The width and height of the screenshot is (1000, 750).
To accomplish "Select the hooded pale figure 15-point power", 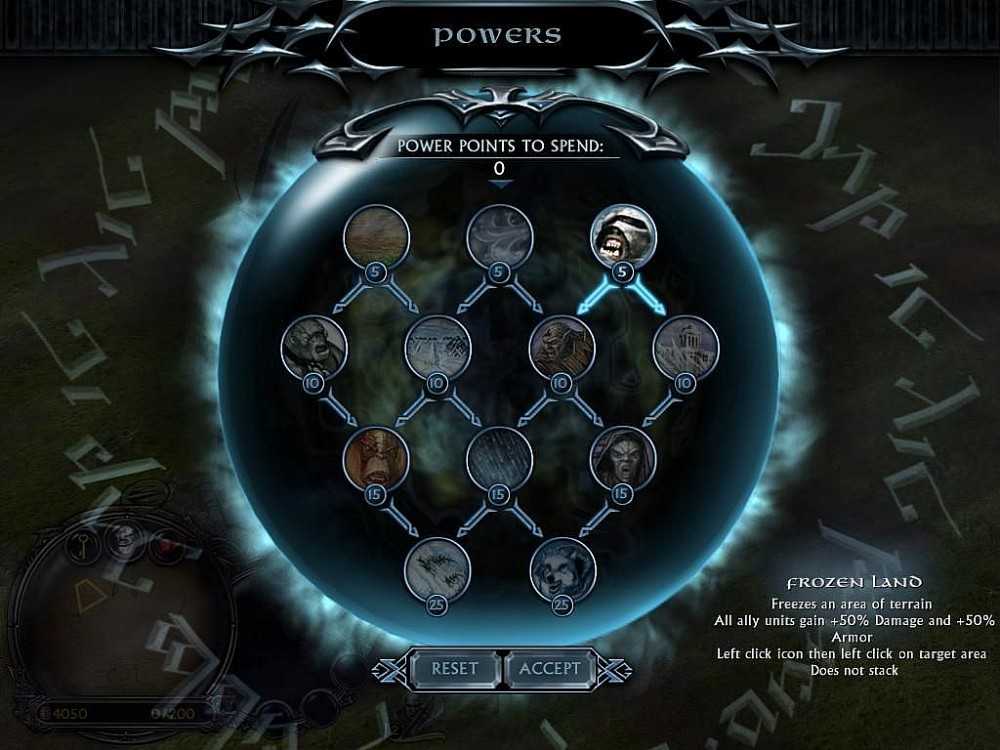I will pyautogui.click(x=623, y=459).
